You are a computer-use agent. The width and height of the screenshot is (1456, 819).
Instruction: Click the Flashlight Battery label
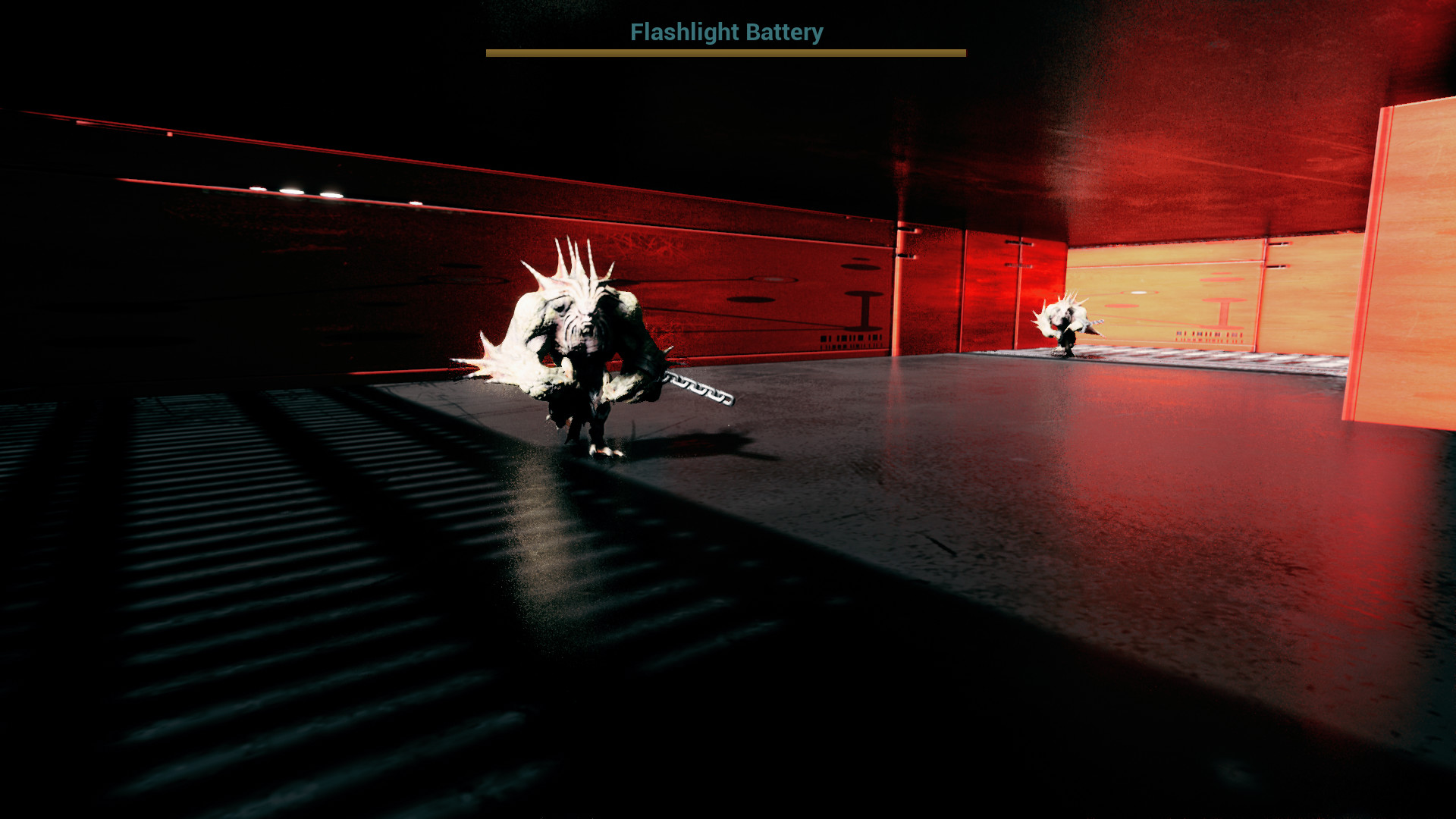coord(725,33)
